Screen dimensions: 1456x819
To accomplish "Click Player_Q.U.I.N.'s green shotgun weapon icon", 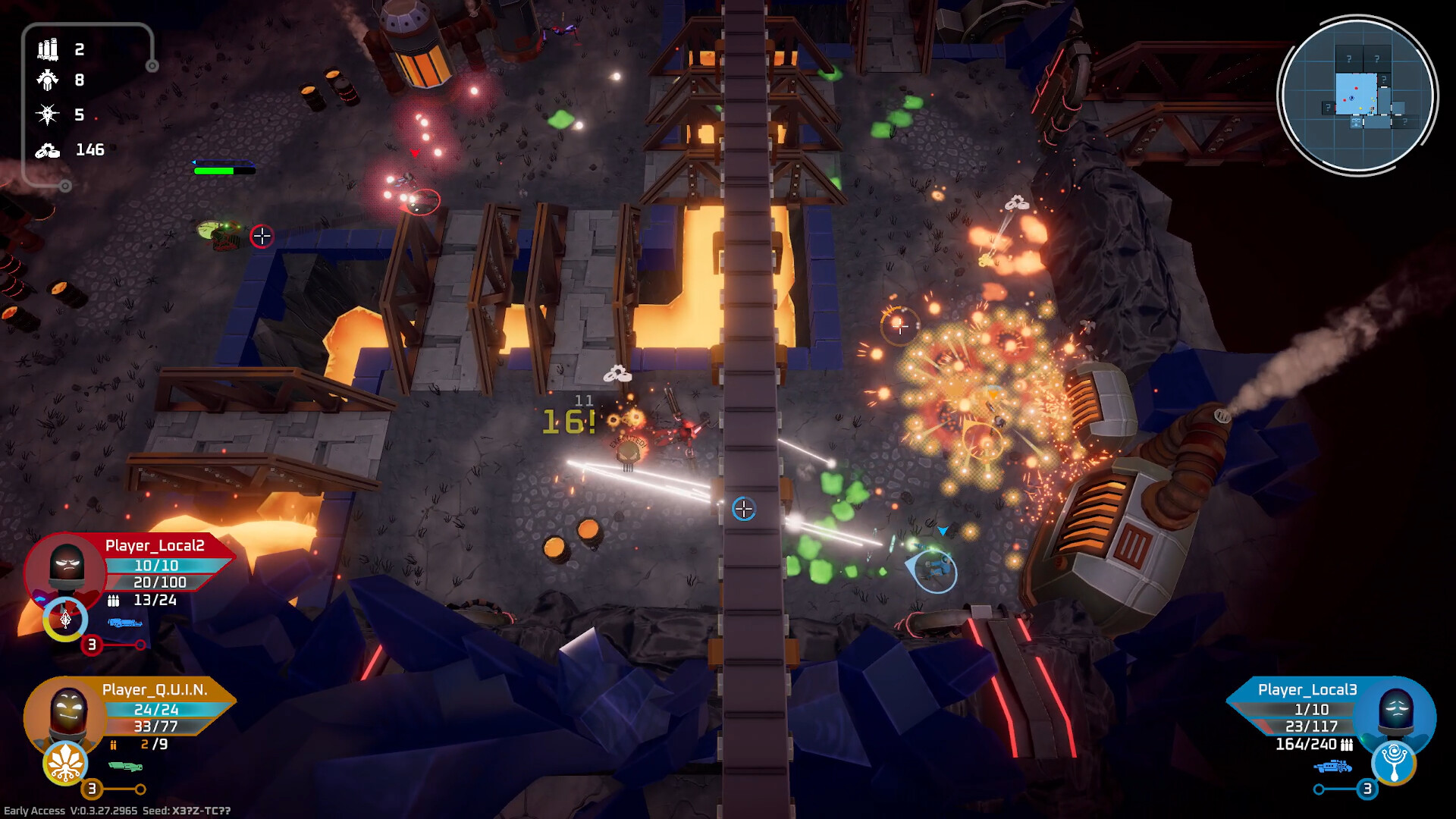I will point(125,767).
